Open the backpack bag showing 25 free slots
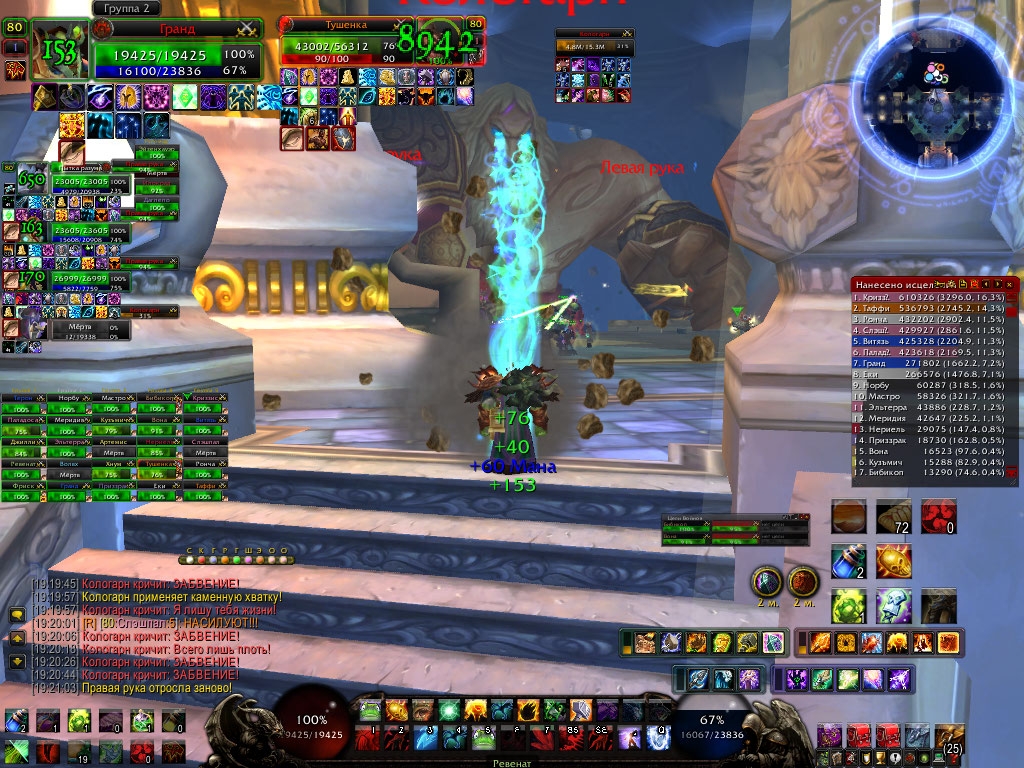Image resolution: width=1024 pixels, height=768 pixels. [949, 738]
